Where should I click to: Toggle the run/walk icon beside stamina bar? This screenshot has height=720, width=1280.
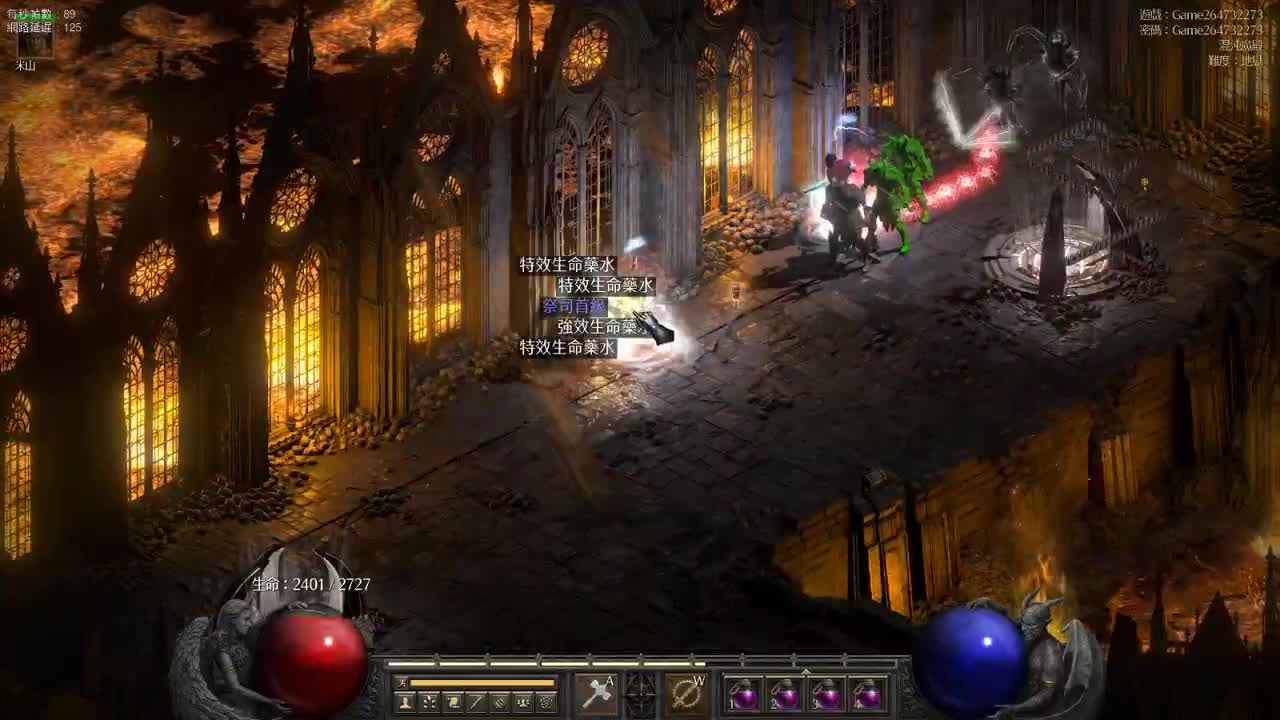click(402, 683)
